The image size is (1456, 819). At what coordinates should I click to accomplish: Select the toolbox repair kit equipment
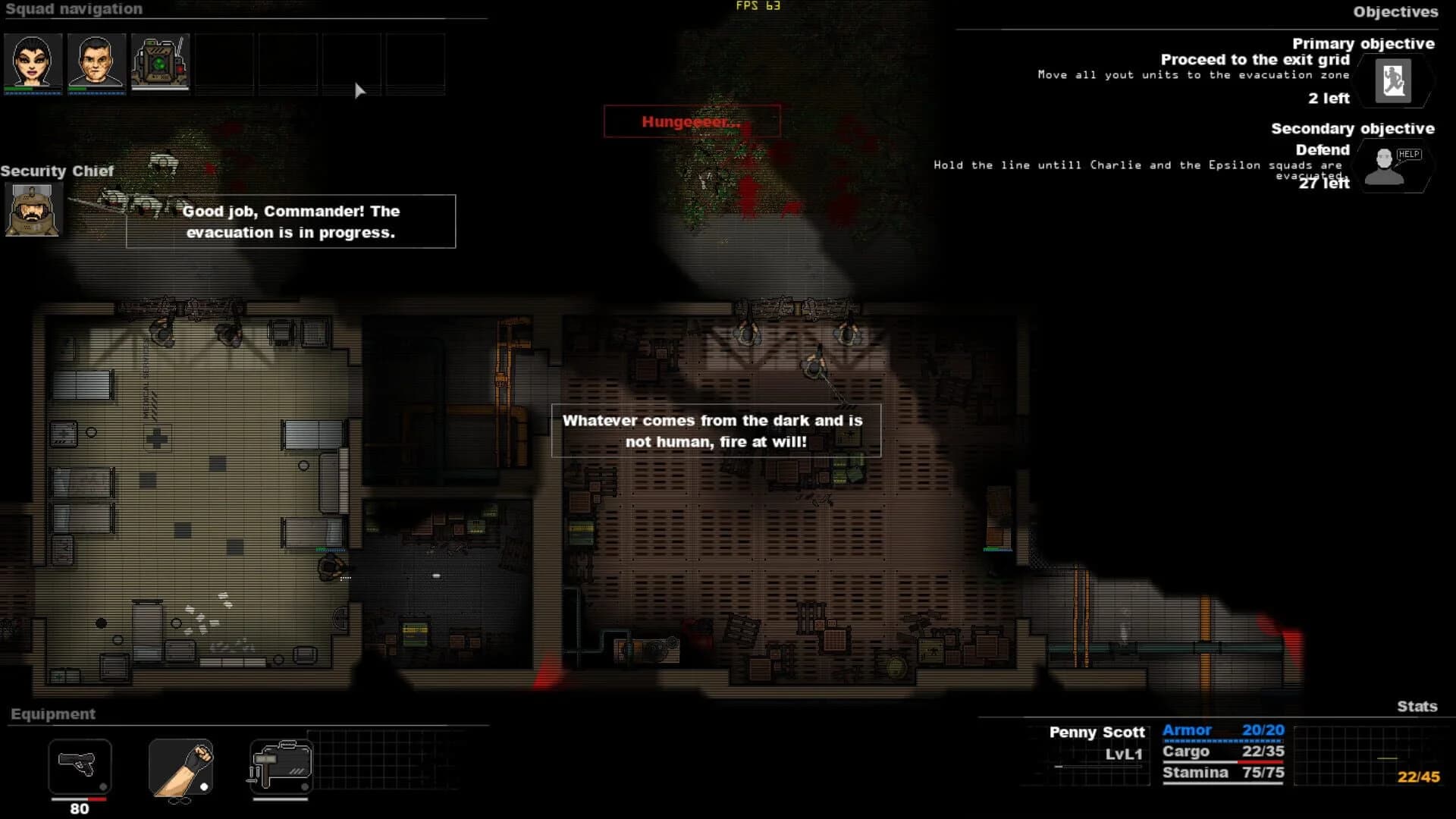point(281,767)
